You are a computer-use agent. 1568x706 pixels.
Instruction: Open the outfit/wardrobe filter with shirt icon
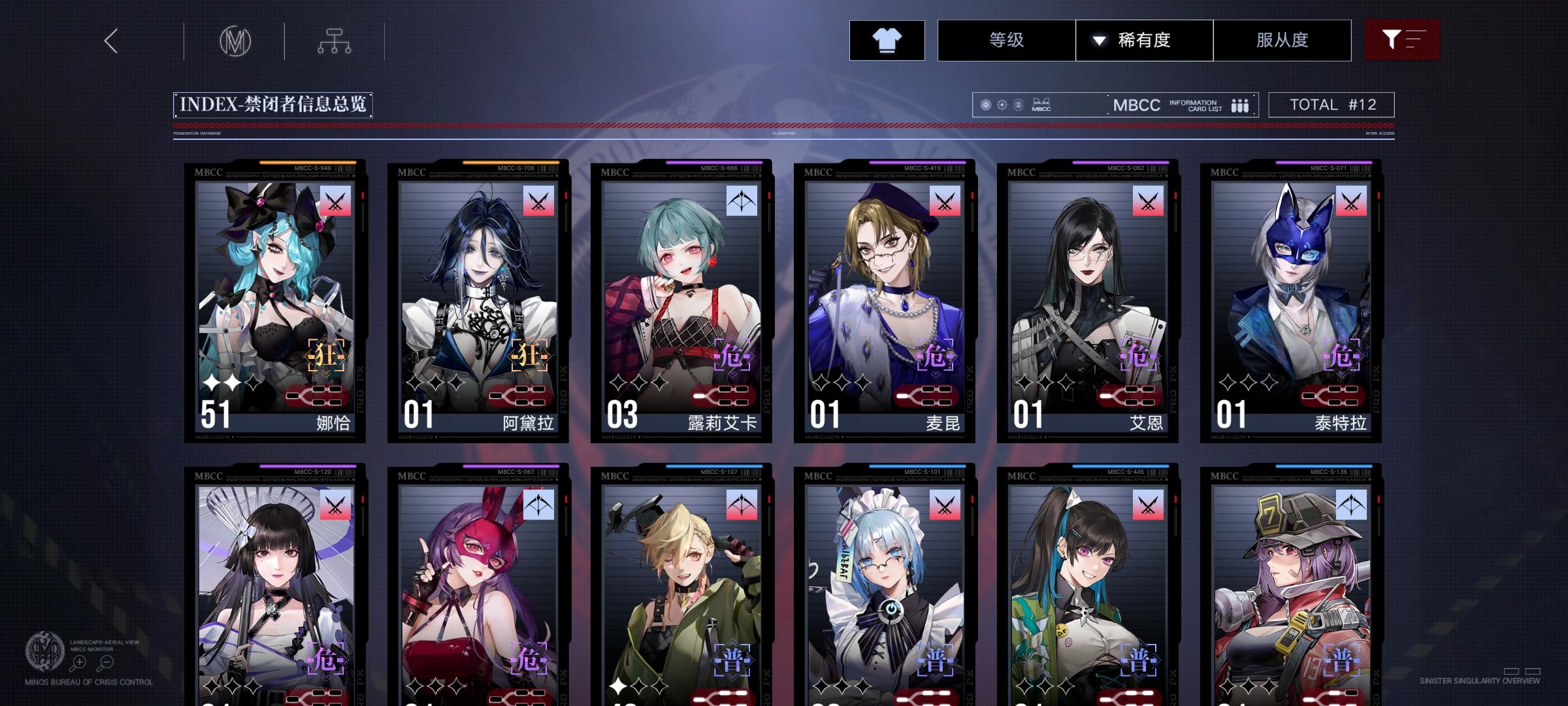[x=886, y=40]
